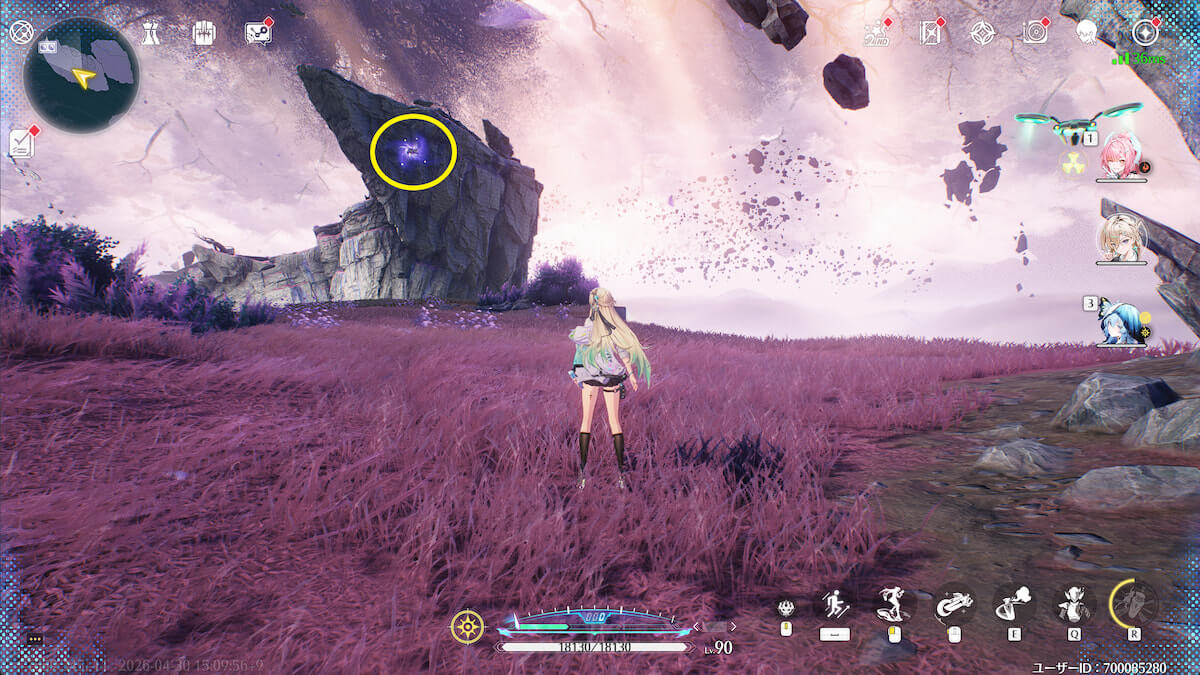1200x675 pixels.
Task: Trigger the ultimate skill icon labeled R
Action: click(x=1134, y=603)
